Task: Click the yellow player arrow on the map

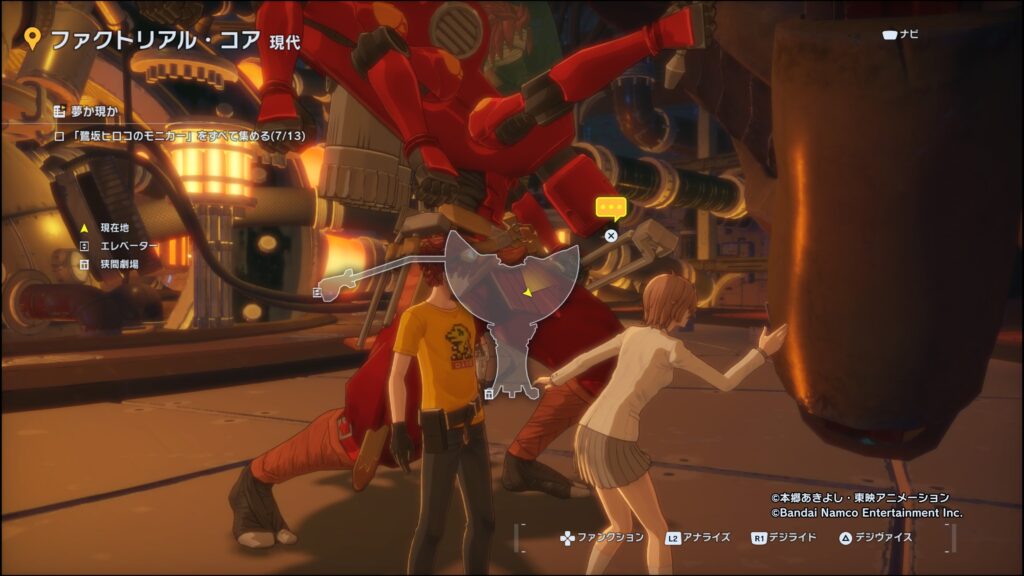Action: [526, 292]
